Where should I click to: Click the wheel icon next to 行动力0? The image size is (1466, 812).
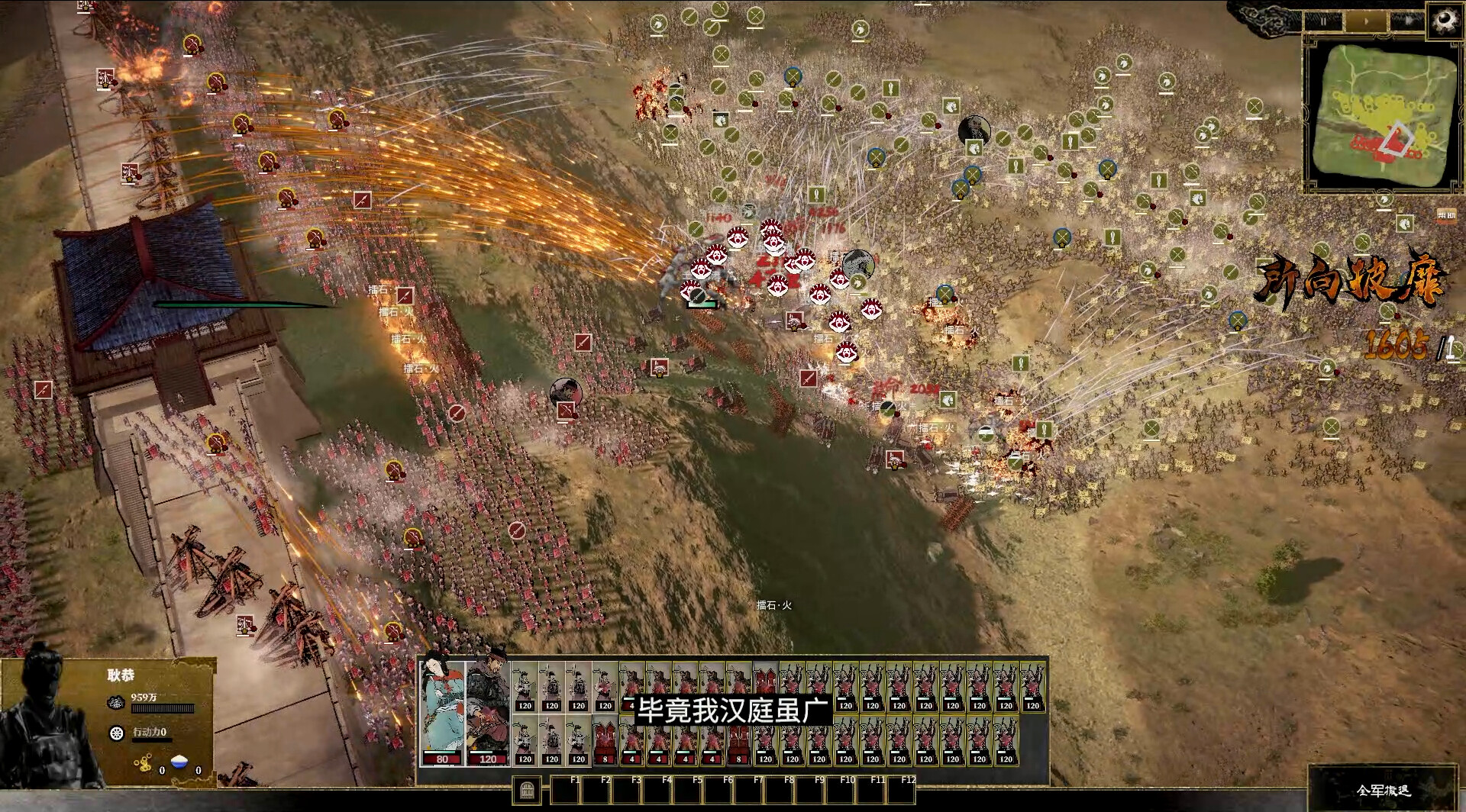(116, 733)
